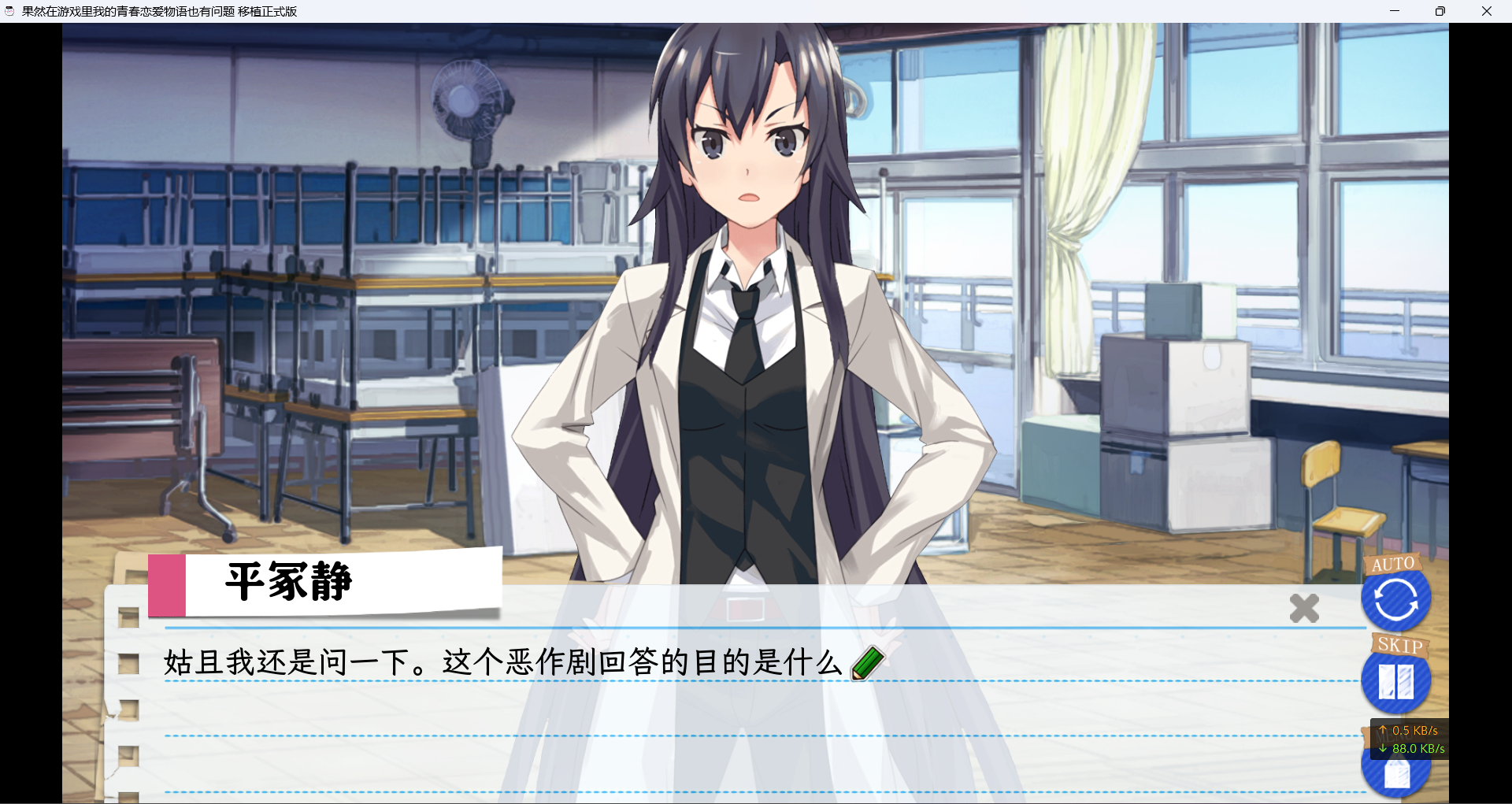Activate the SKIP button
1512x804 pixels.
point(1395,680)
